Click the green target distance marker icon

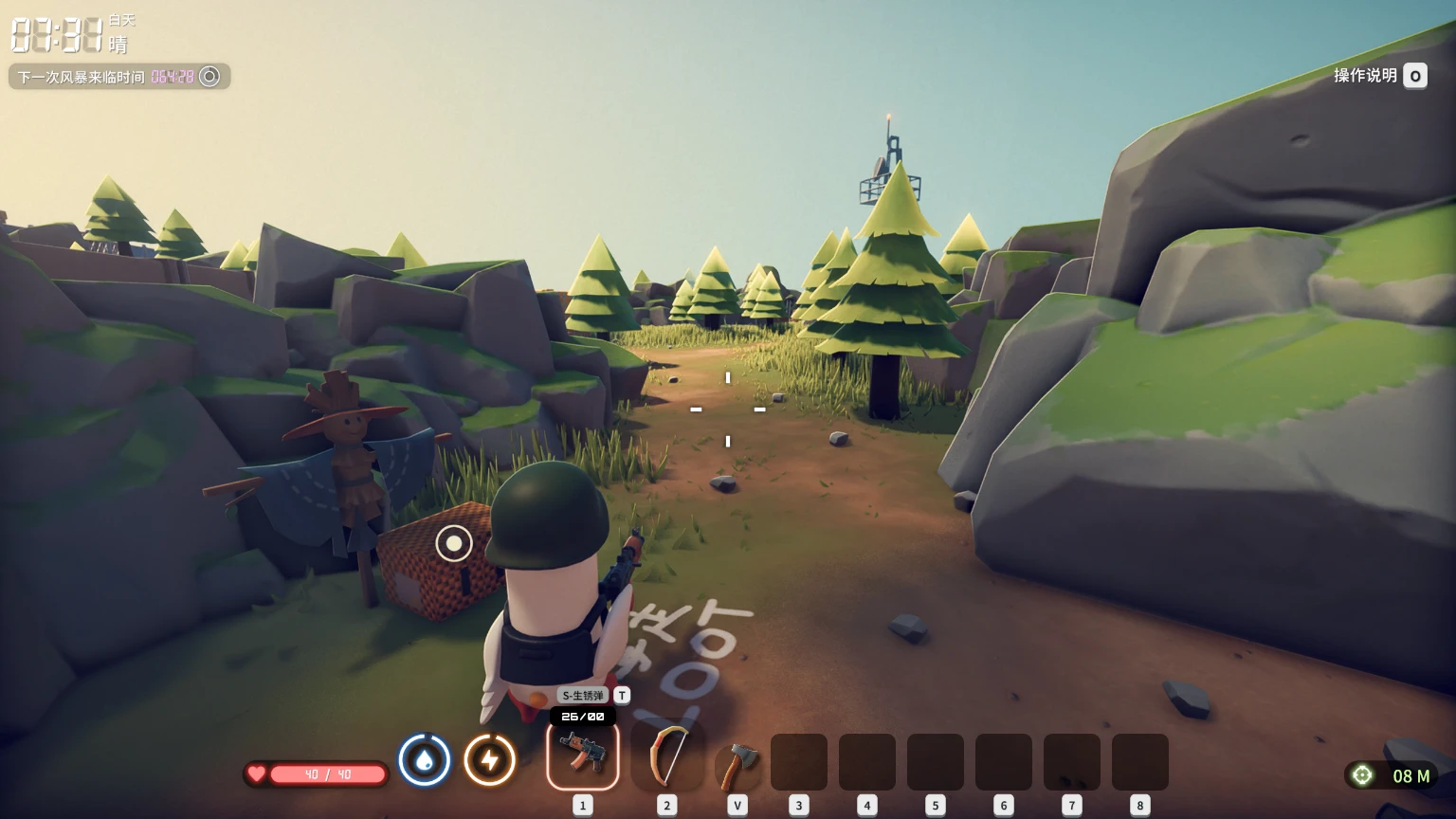(1362, 775)
